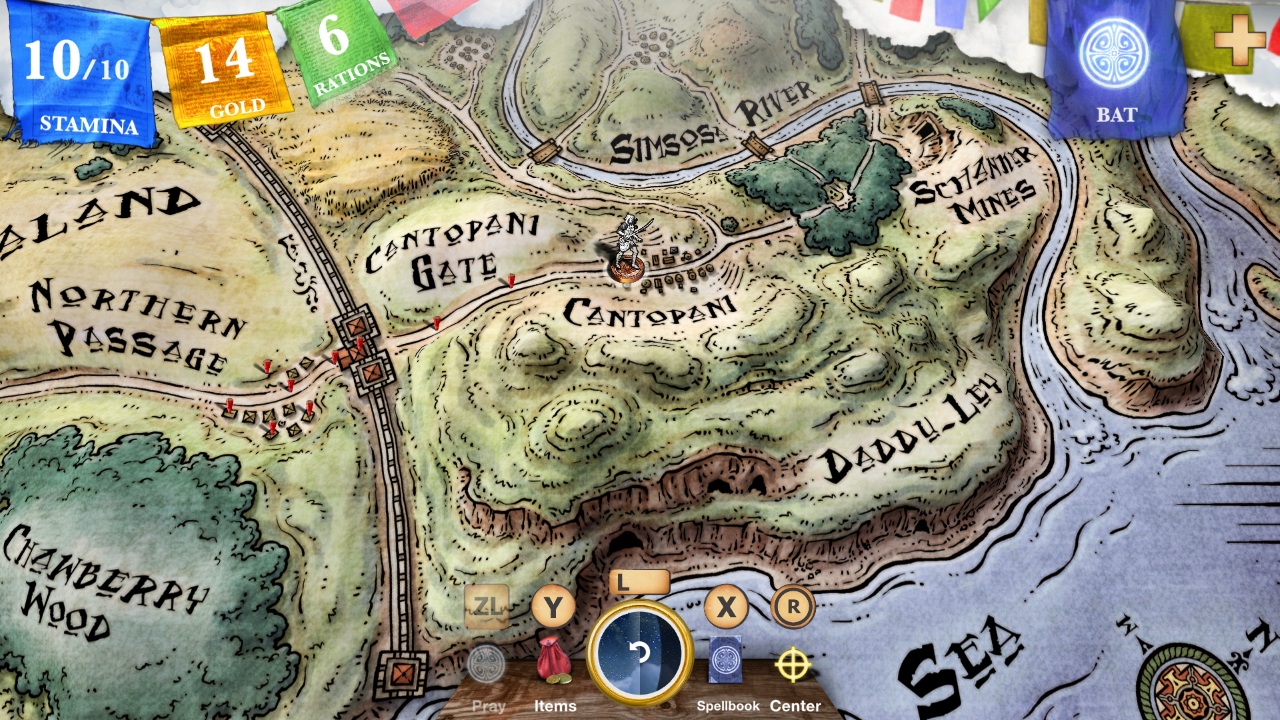Click the plus flag in the top right
This screenshot has height=720, width=1280.
coord(1241,41)
